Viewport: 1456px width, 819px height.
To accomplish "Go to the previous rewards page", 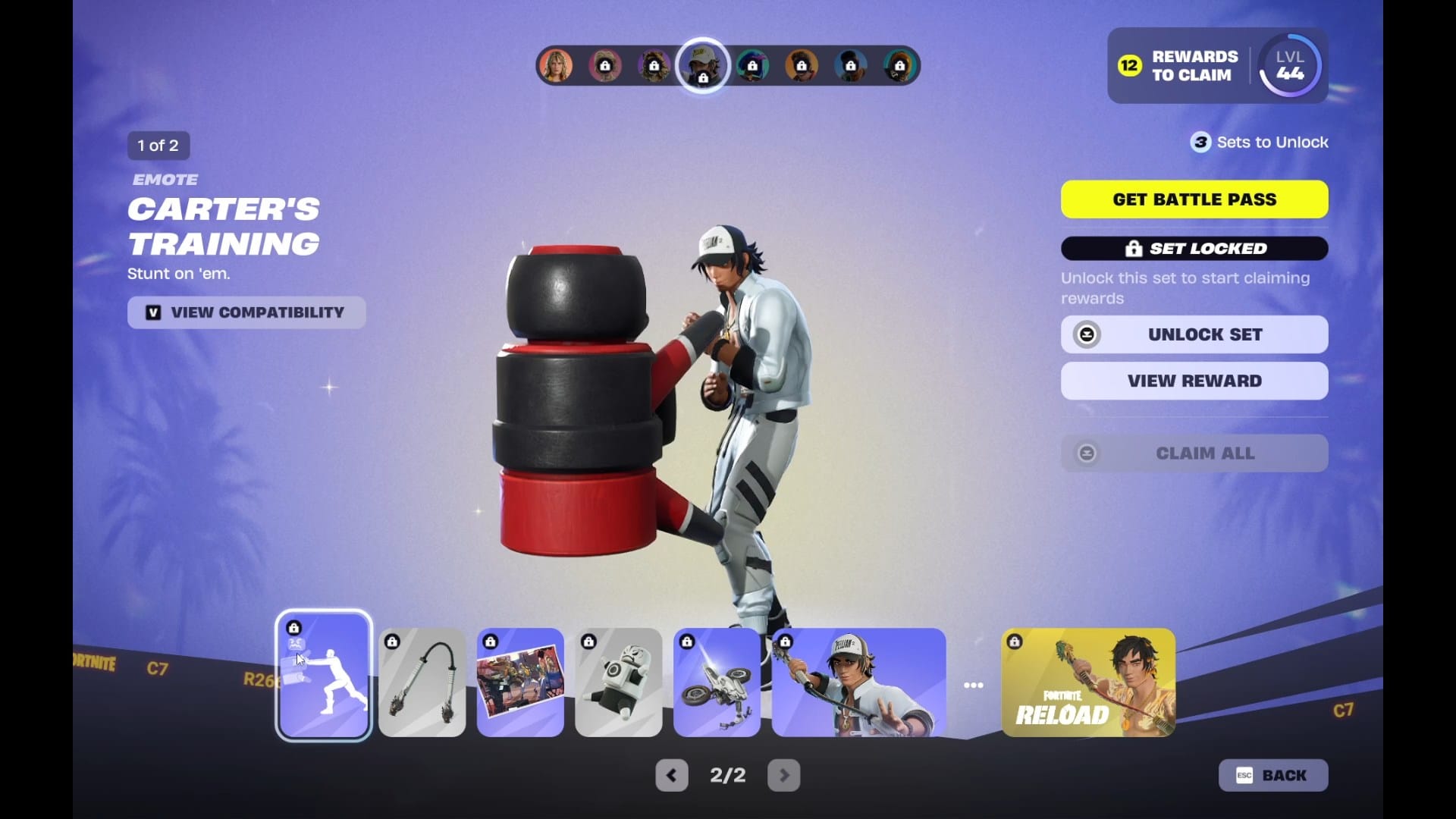I will coord(671,775).
